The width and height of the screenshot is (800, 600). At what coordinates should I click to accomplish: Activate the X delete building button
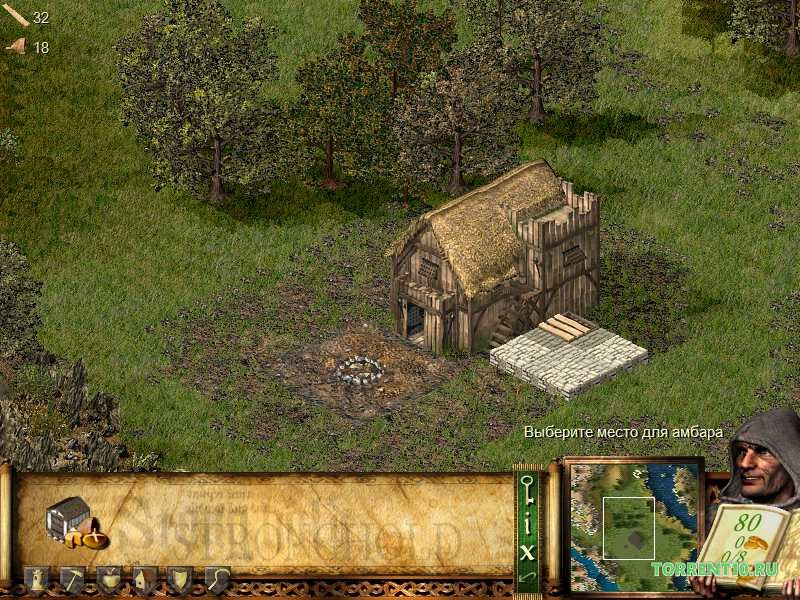tap(527, 549)
